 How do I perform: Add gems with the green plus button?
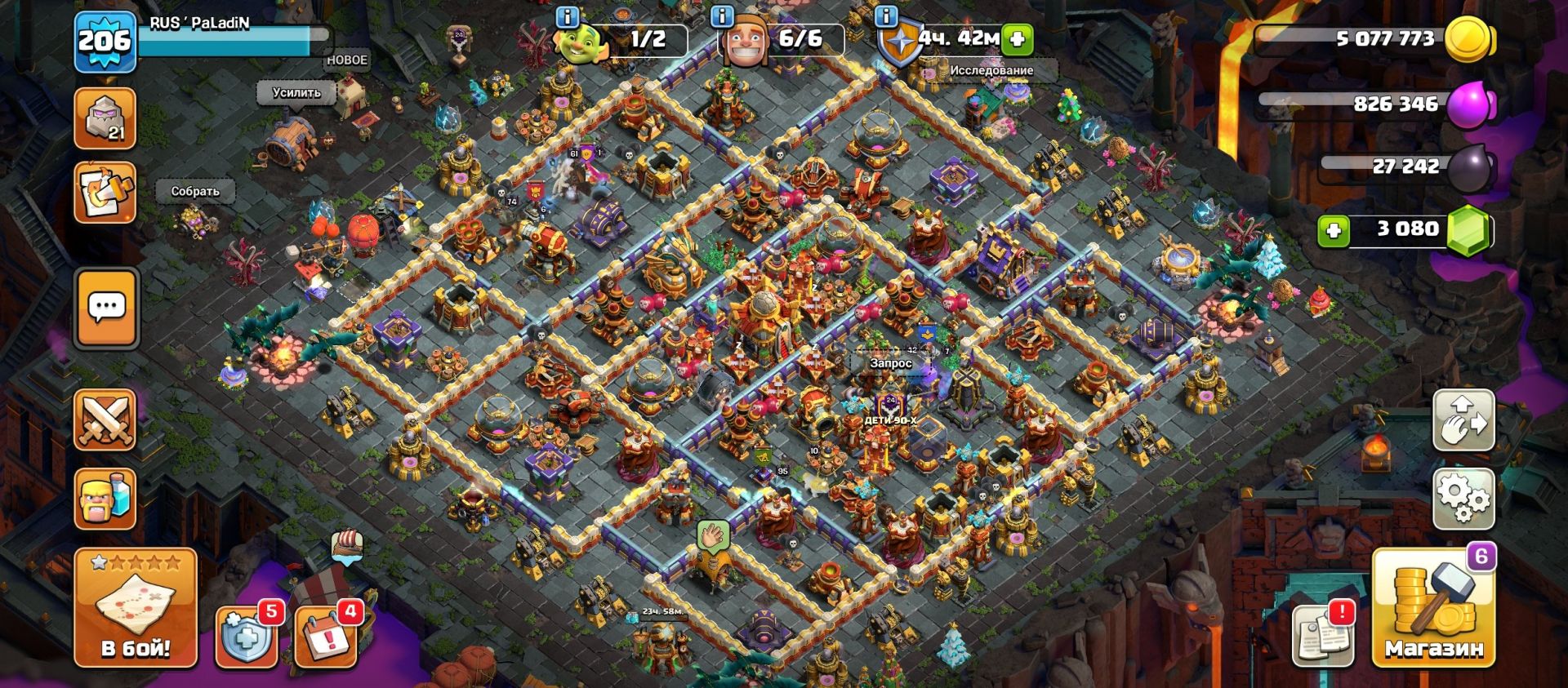click(1334, 231)
